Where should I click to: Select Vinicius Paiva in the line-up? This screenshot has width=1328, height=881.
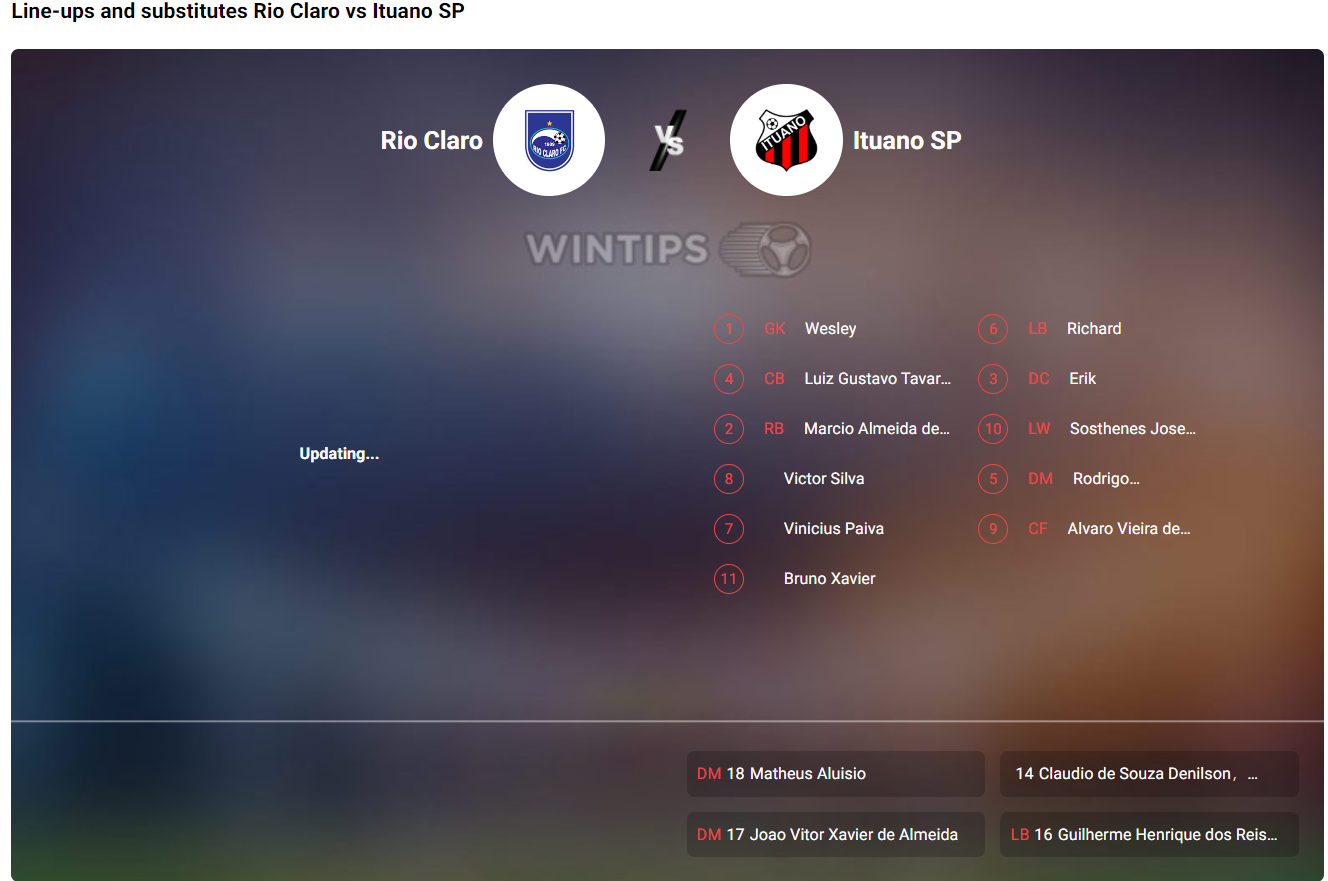833,529
